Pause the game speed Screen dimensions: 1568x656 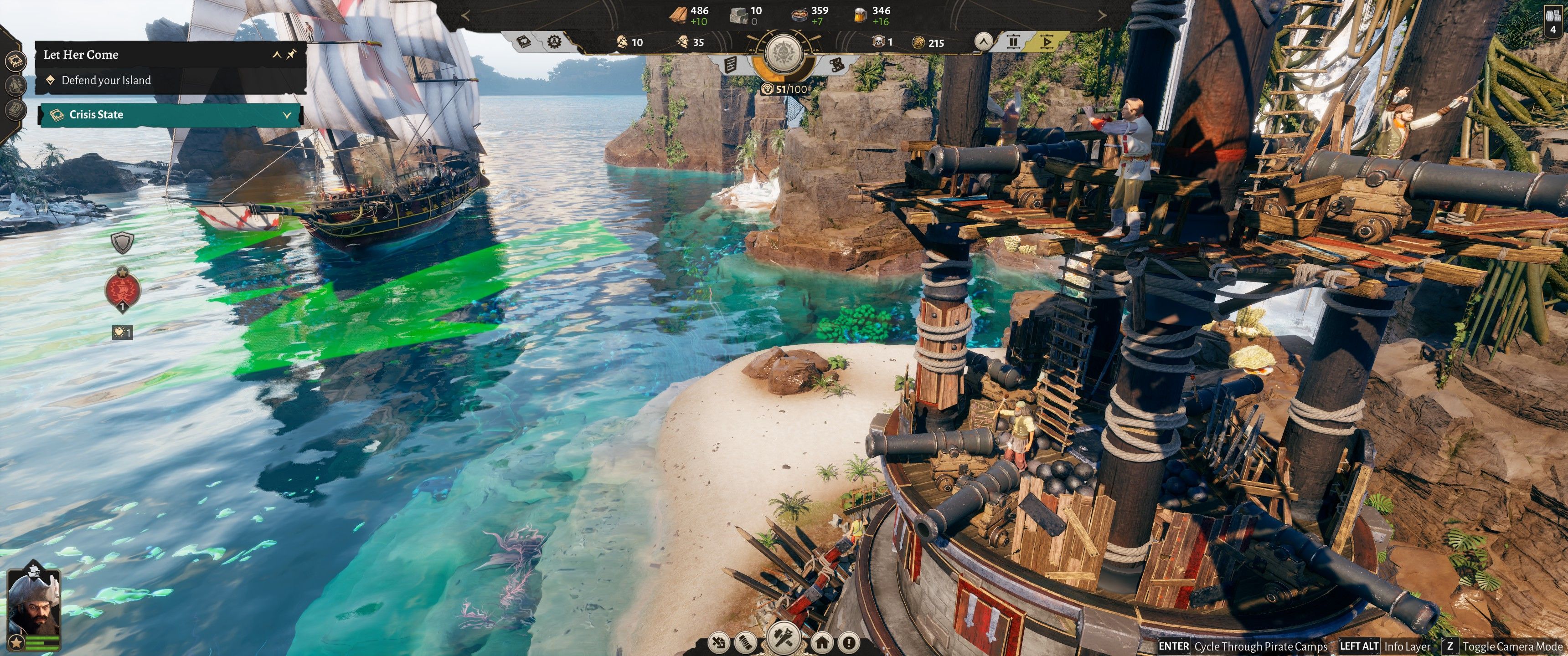(1013, 42)
